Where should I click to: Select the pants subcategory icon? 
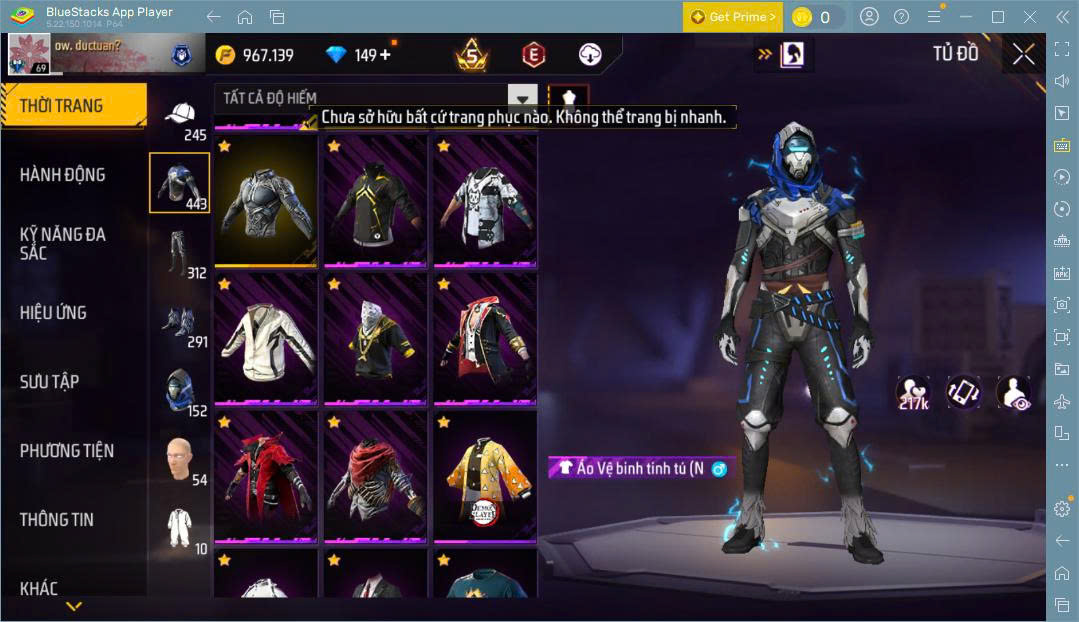coord(177,253)
